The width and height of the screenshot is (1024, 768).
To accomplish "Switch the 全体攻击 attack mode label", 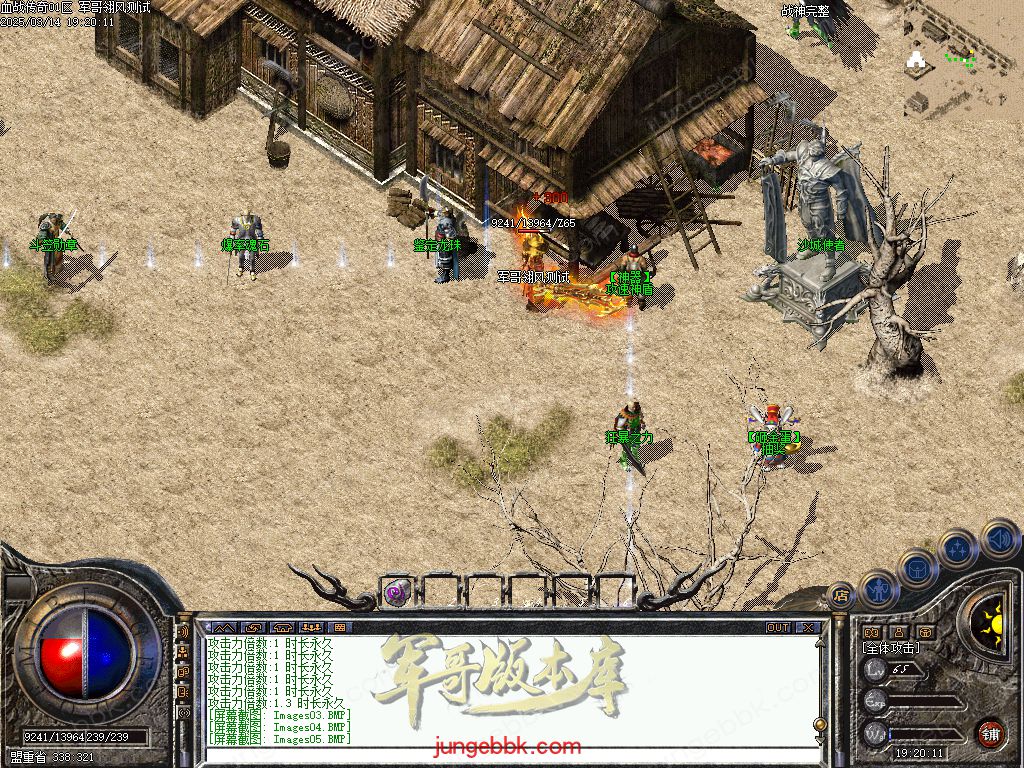I will point(891,647).
